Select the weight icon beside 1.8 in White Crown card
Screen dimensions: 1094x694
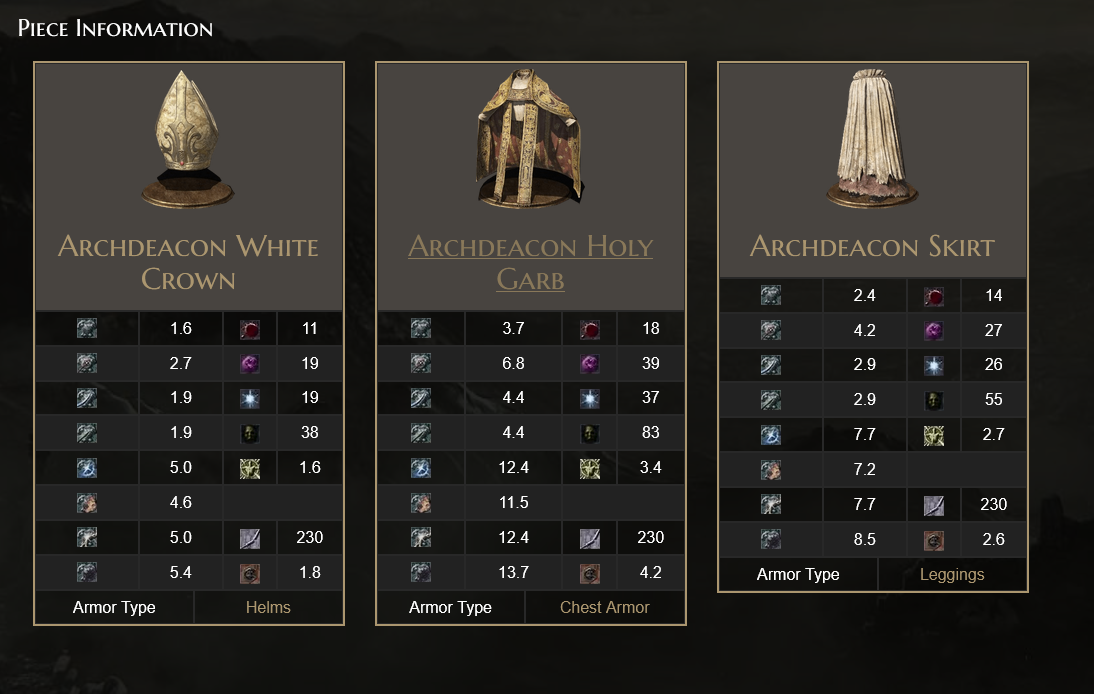250,573
